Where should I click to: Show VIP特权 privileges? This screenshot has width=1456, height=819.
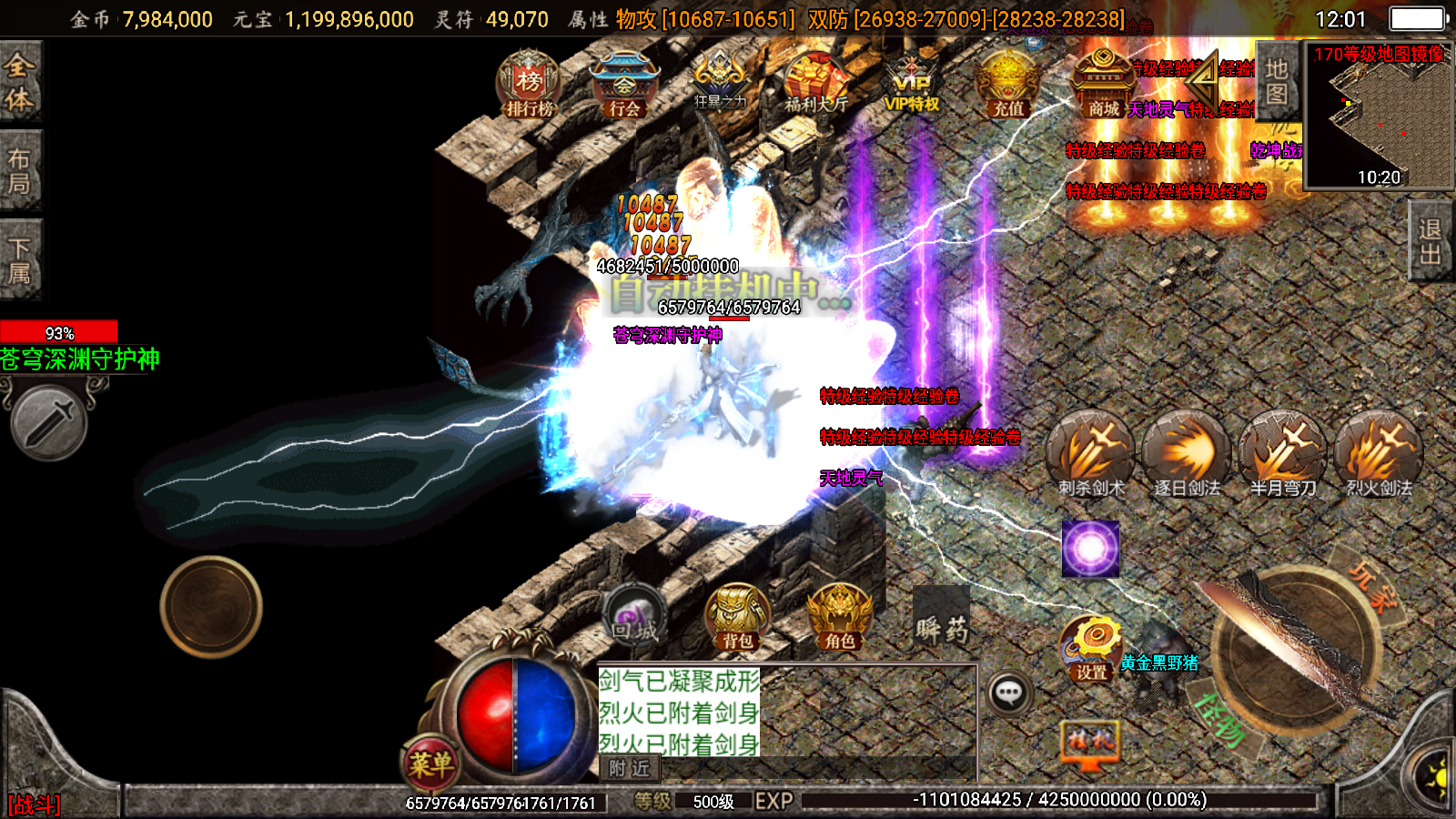(911, 85)
